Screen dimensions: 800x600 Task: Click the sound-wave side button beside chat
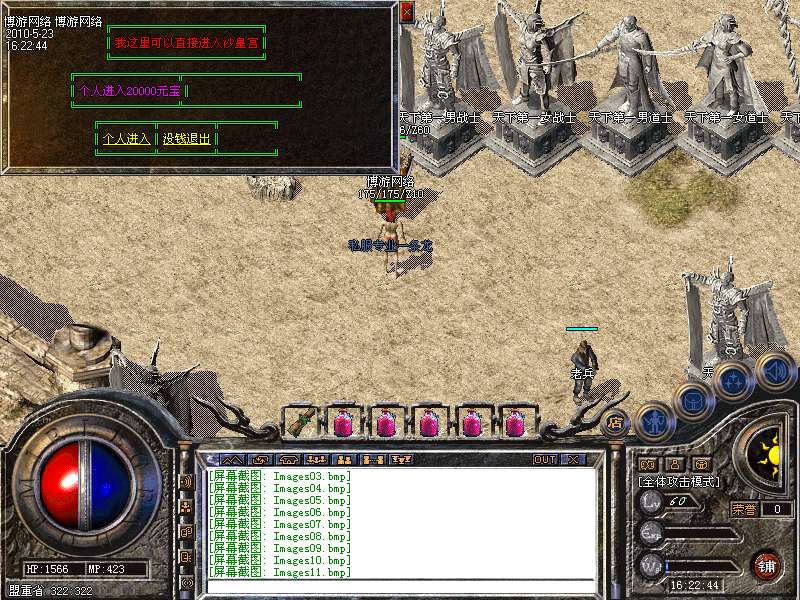point(186,481)
